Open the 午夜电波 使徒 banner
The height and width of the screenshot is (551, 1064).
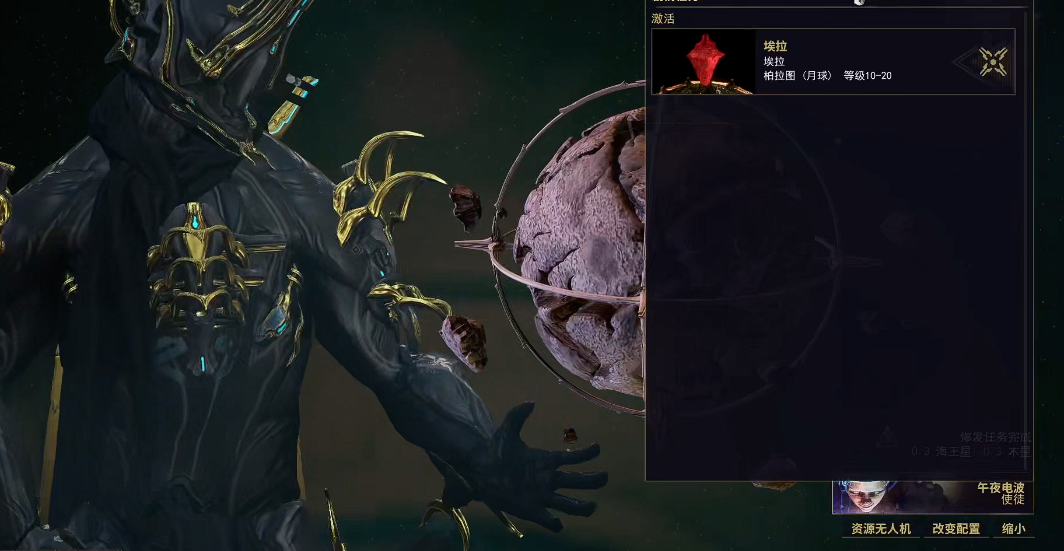point(932,496)
